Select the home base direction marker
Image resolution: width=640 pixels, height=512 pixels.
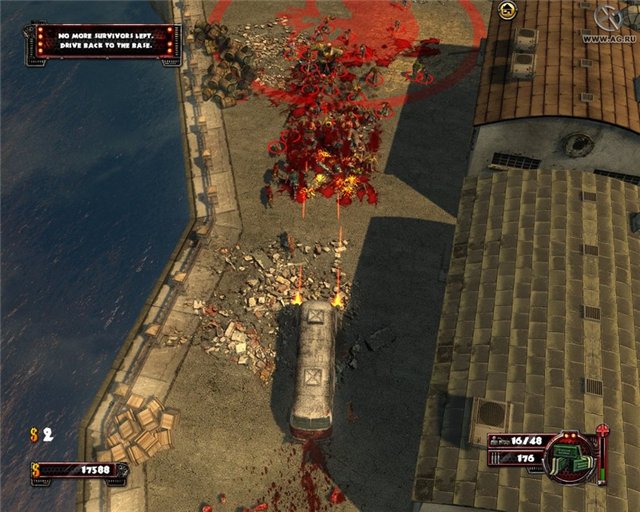click(508, 10)
